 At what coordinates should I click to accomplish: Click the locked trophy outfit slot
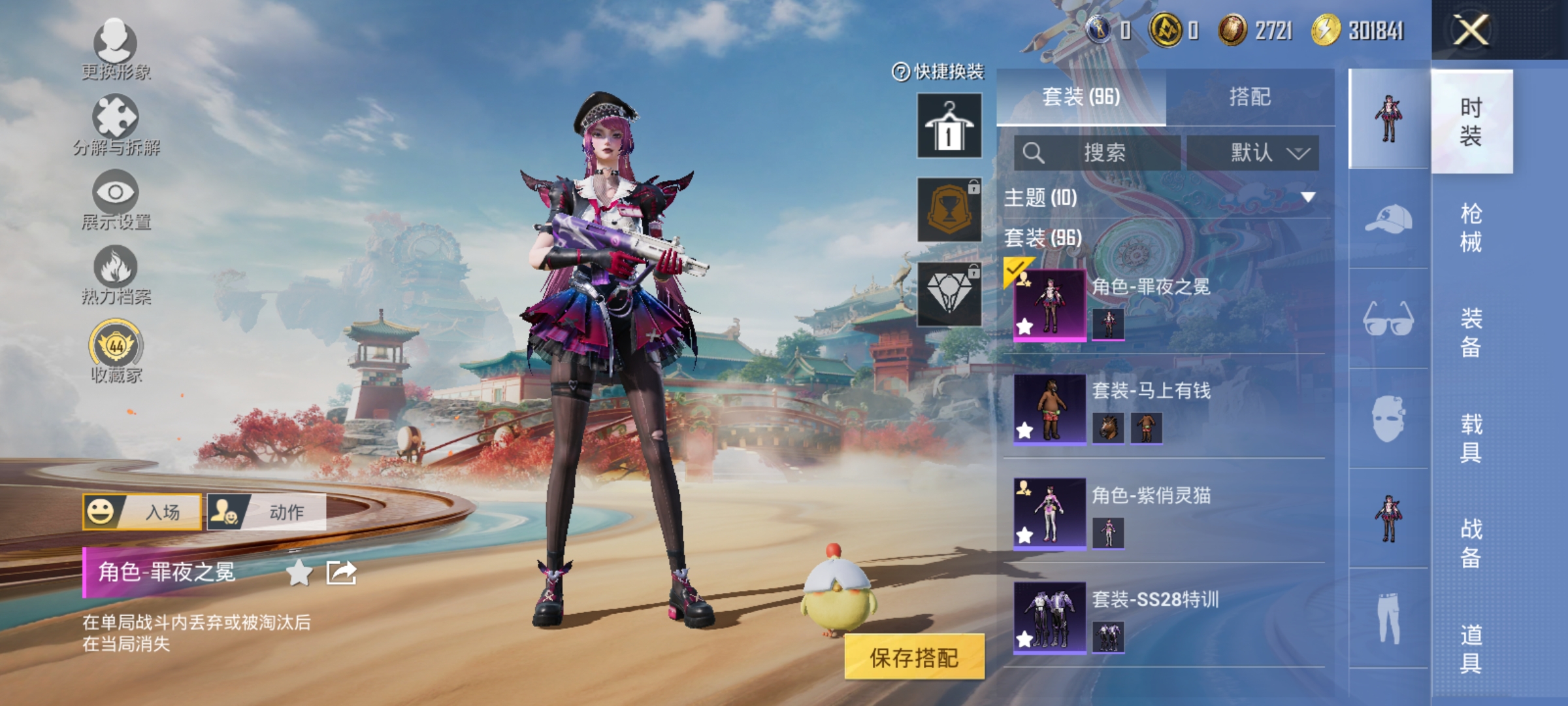(949, 208)
